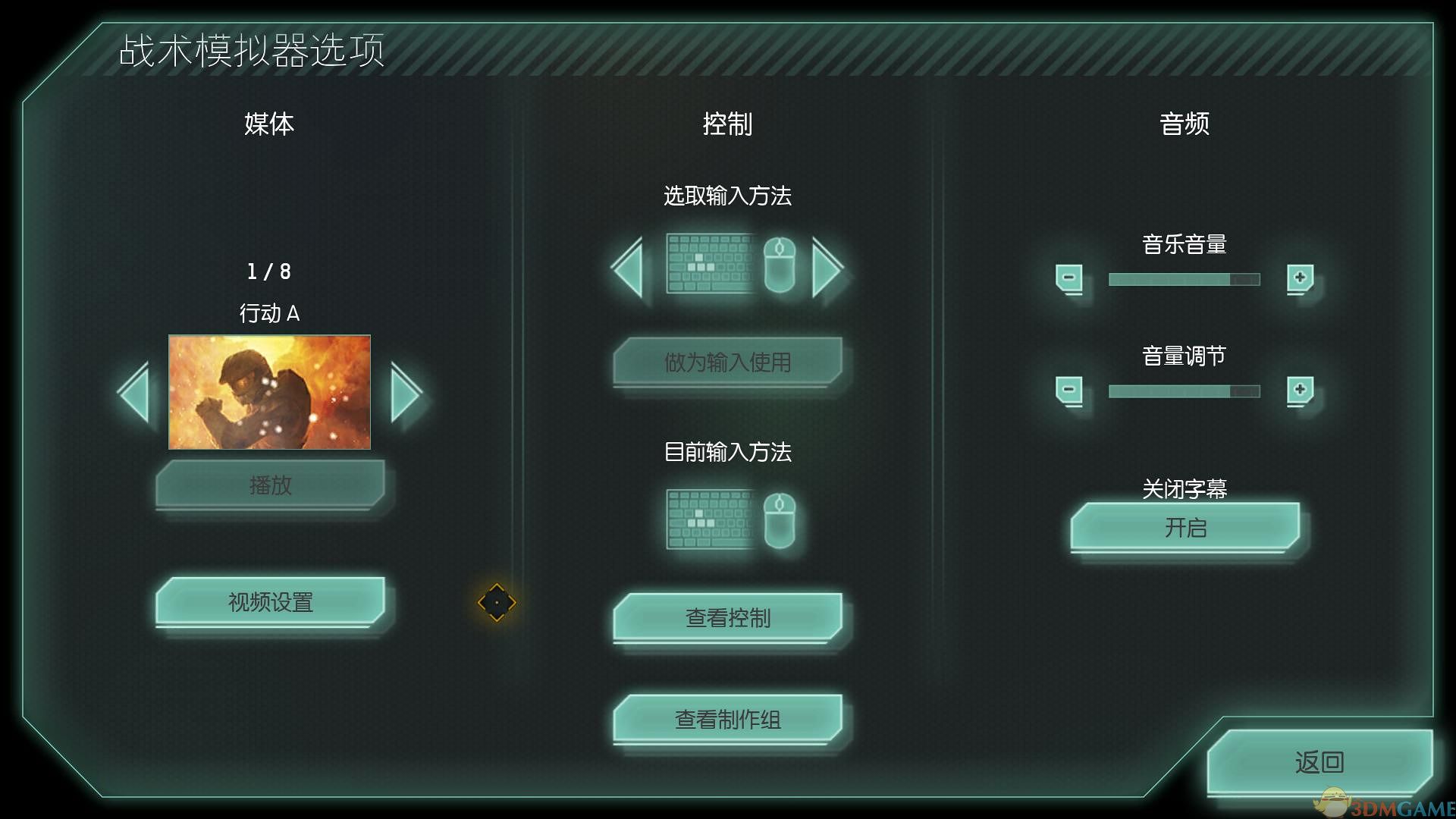Click the plus icon for 音量调节

click(x=1300, y=391)
